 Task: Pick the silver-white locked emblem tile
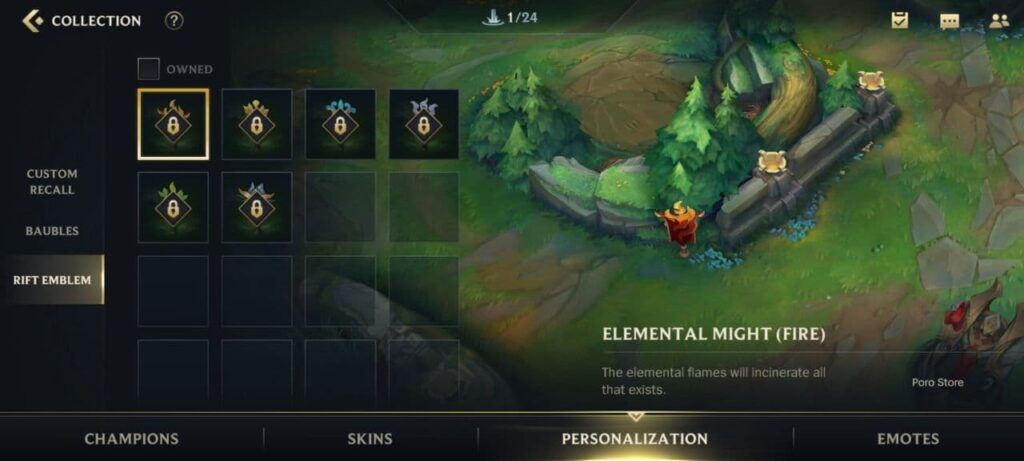[x=424, y=124]
